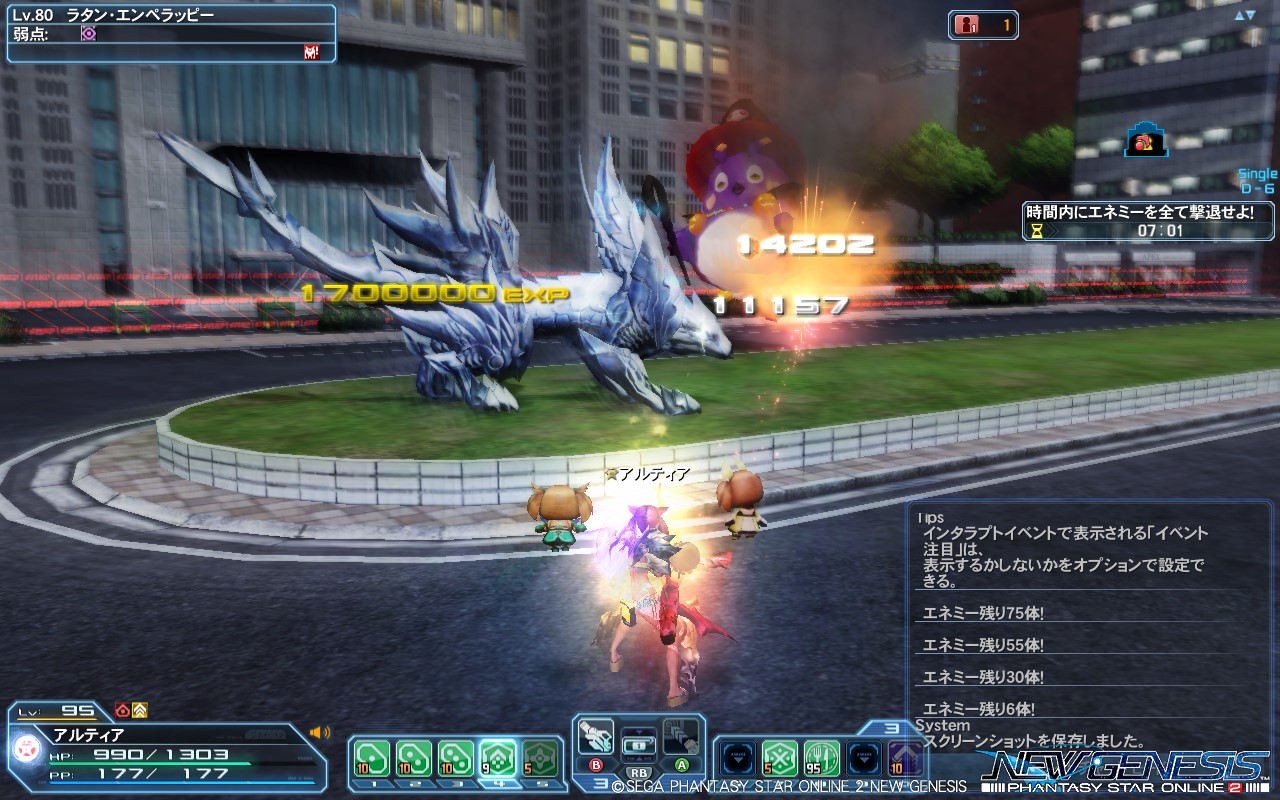Select the first Monomate item in the subpalette

point(371,758)
